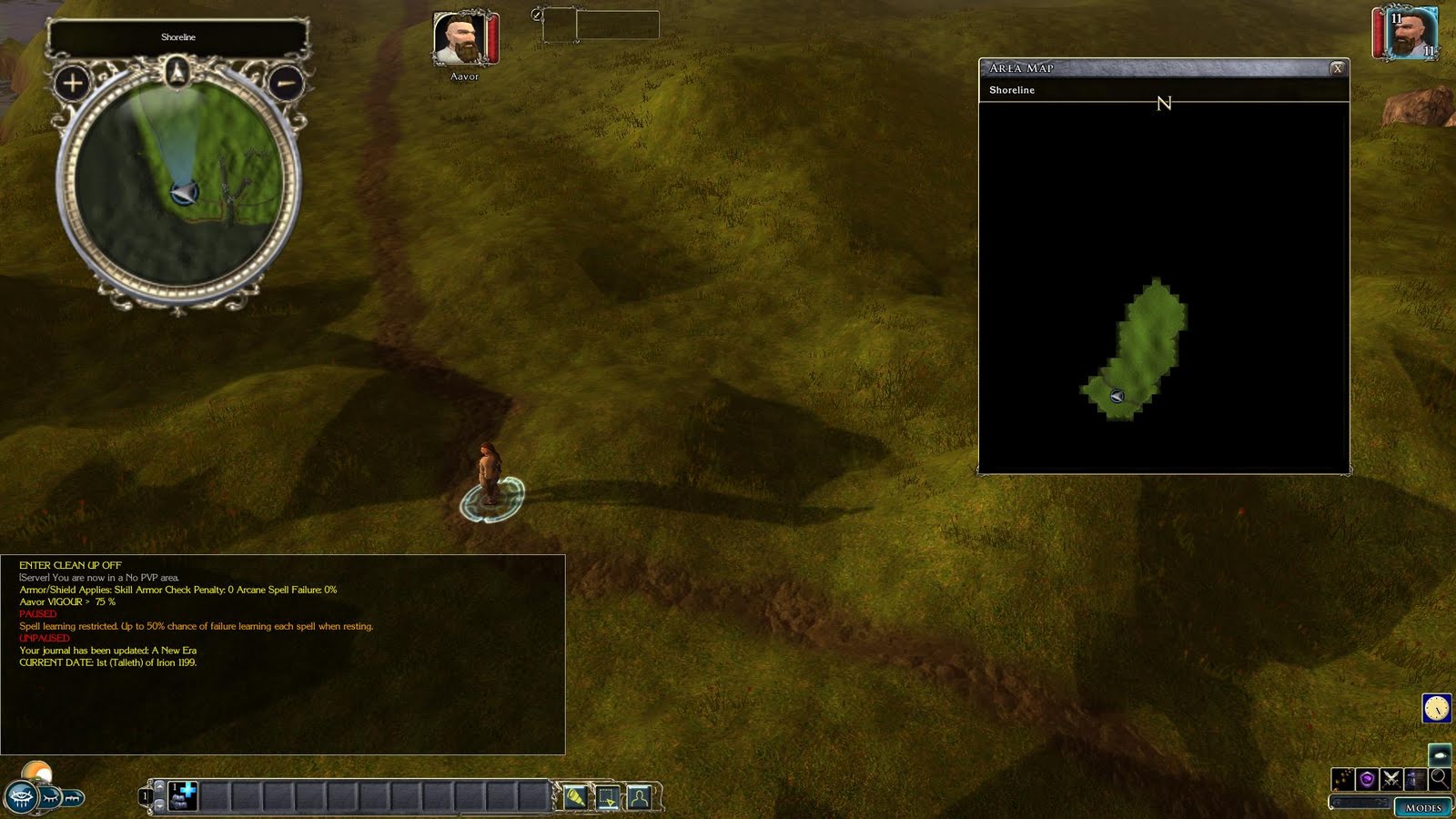Screen dimensions: 1456x819
Task: Click the gold loot pile icon in the Modes bar
Action: [x=1342, y=779]
